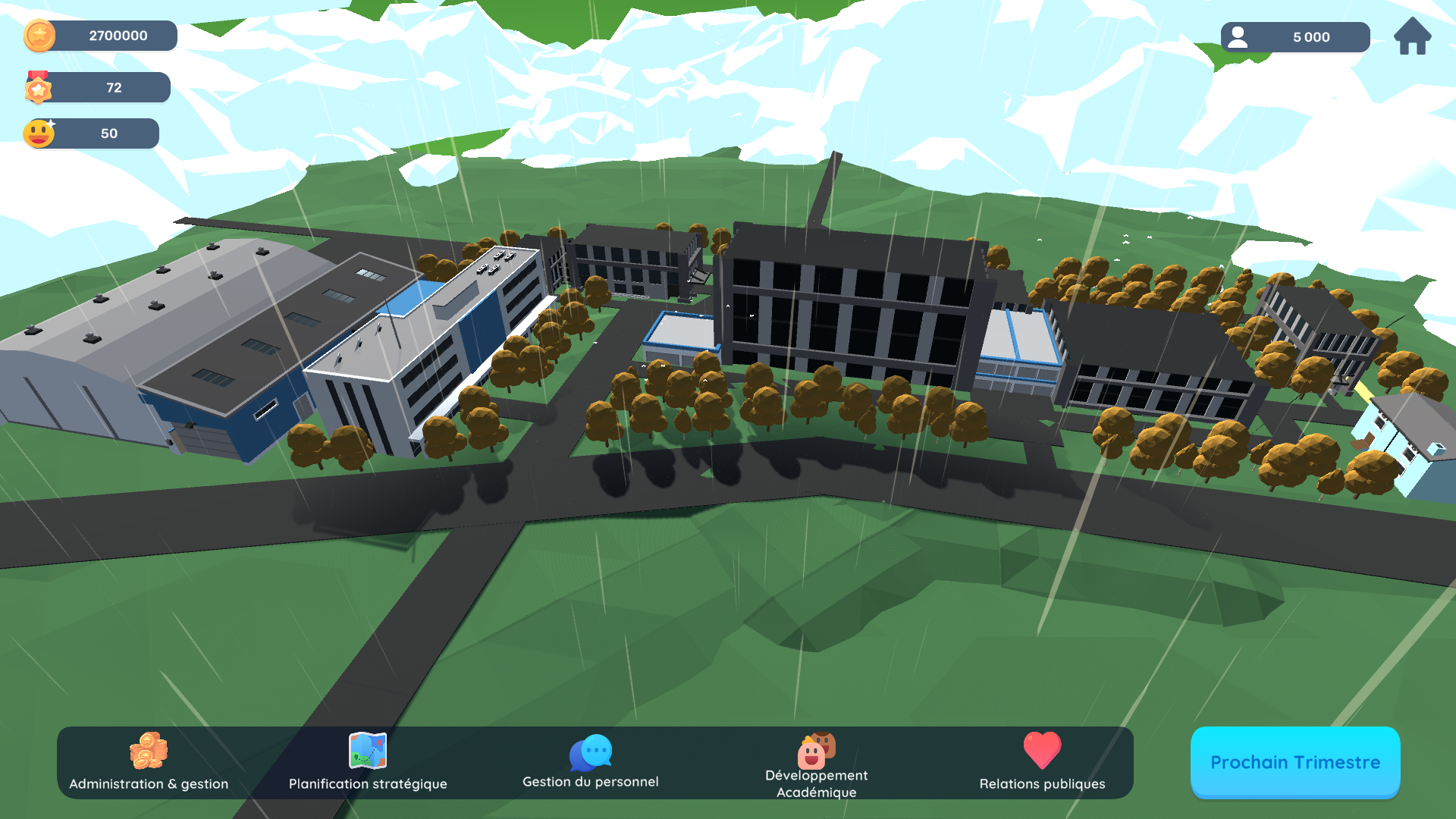Open Relations publiques
This screenshot has height=819, width=1456.
(x=1042, y=762)
